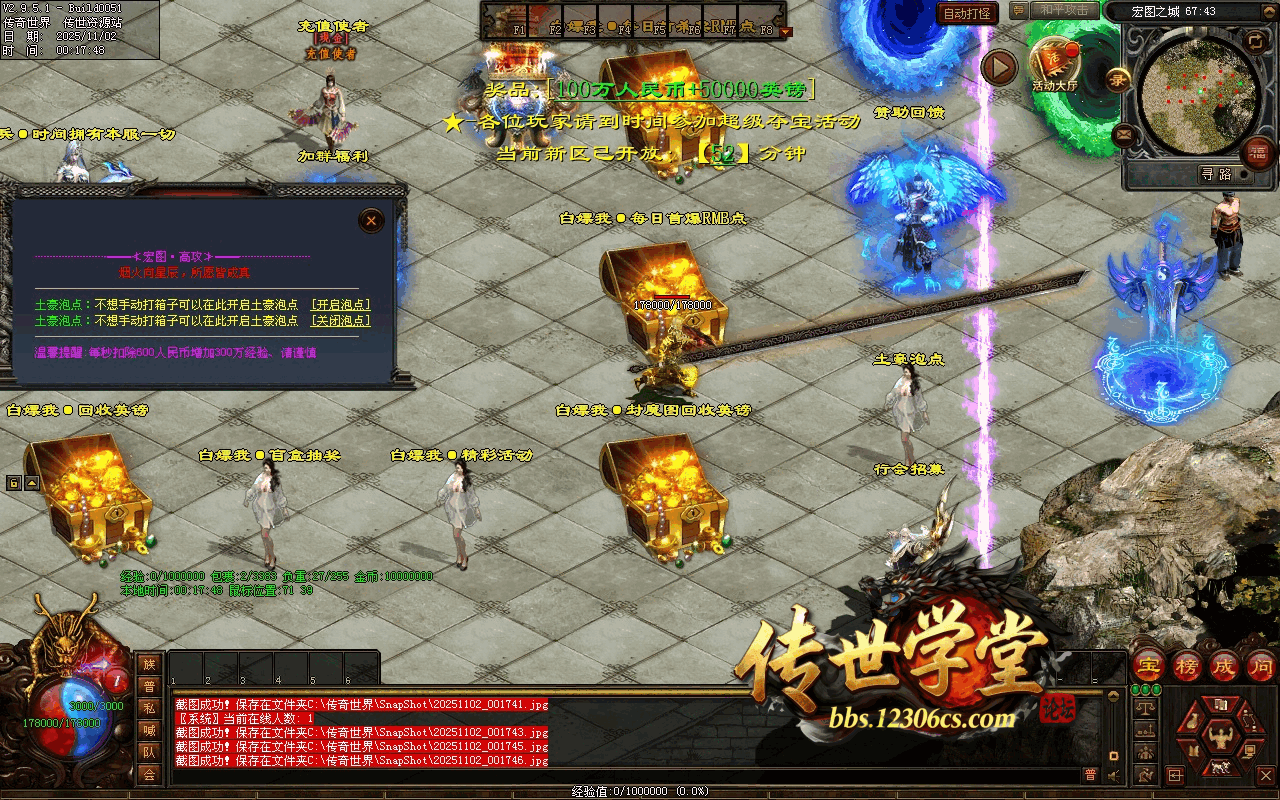
Task: Select the 喊 shout chat channel
Action: tap(149, 730)
